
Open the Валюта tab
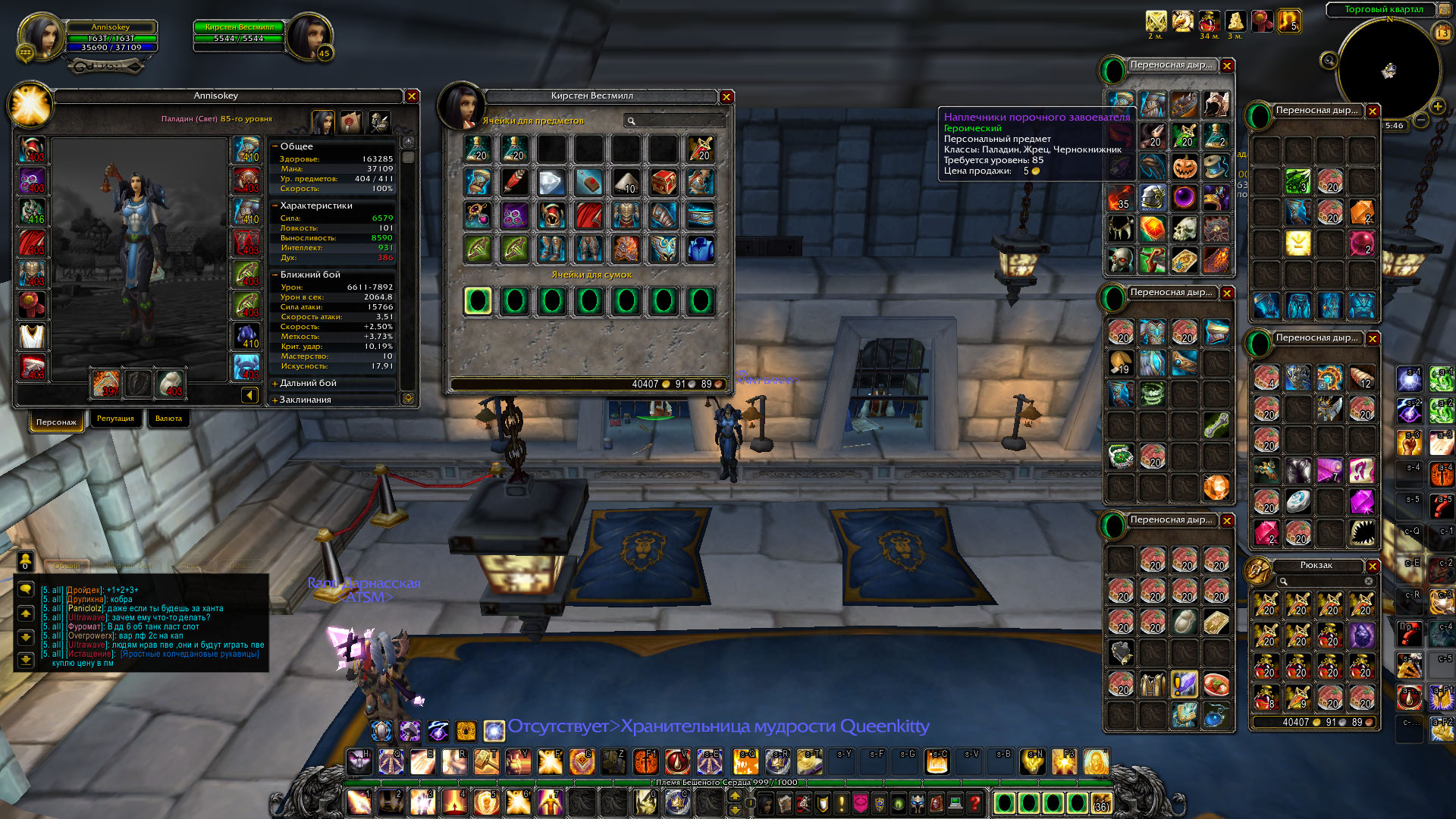168,419
